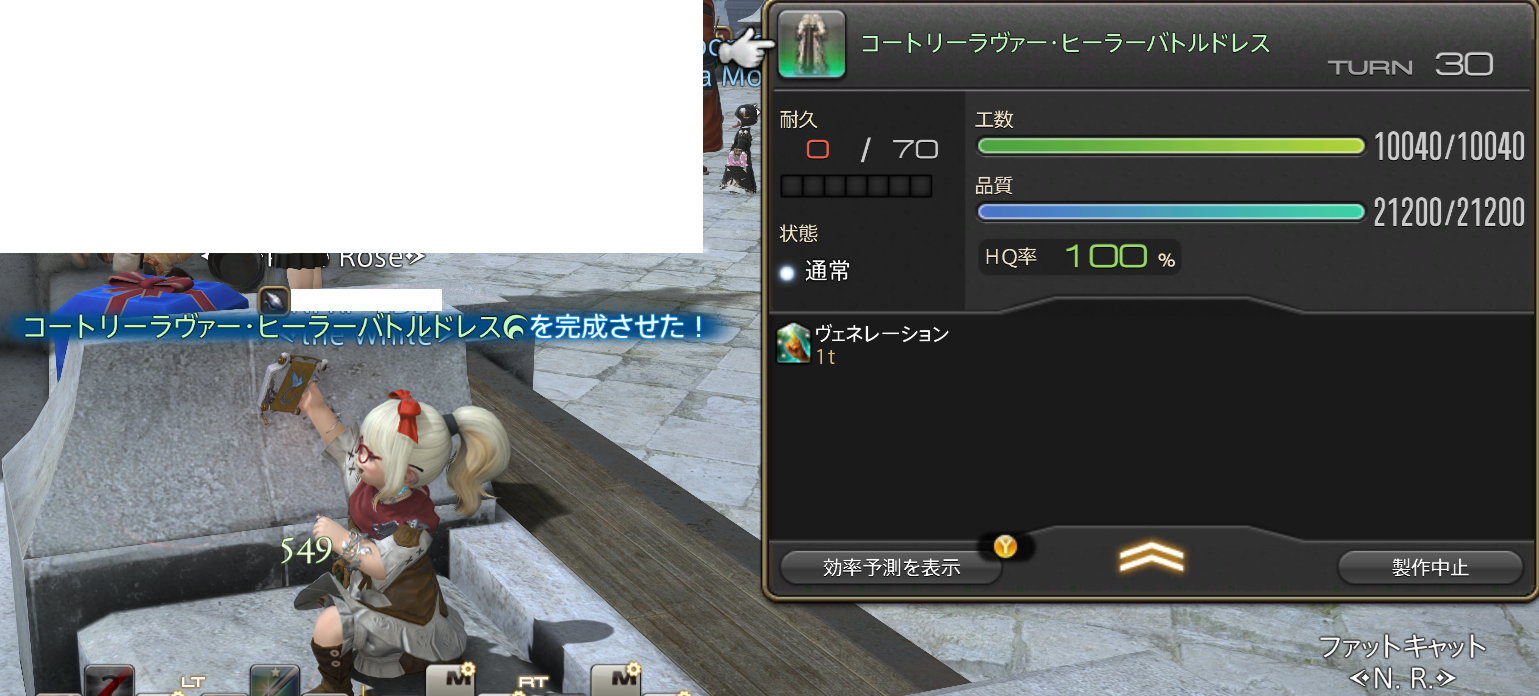The height and width of the screenshot is (696, 1539).
Task: Click the ヴェネレーション status effect icon
Action: pyautogui.click(x=793, y=343)
